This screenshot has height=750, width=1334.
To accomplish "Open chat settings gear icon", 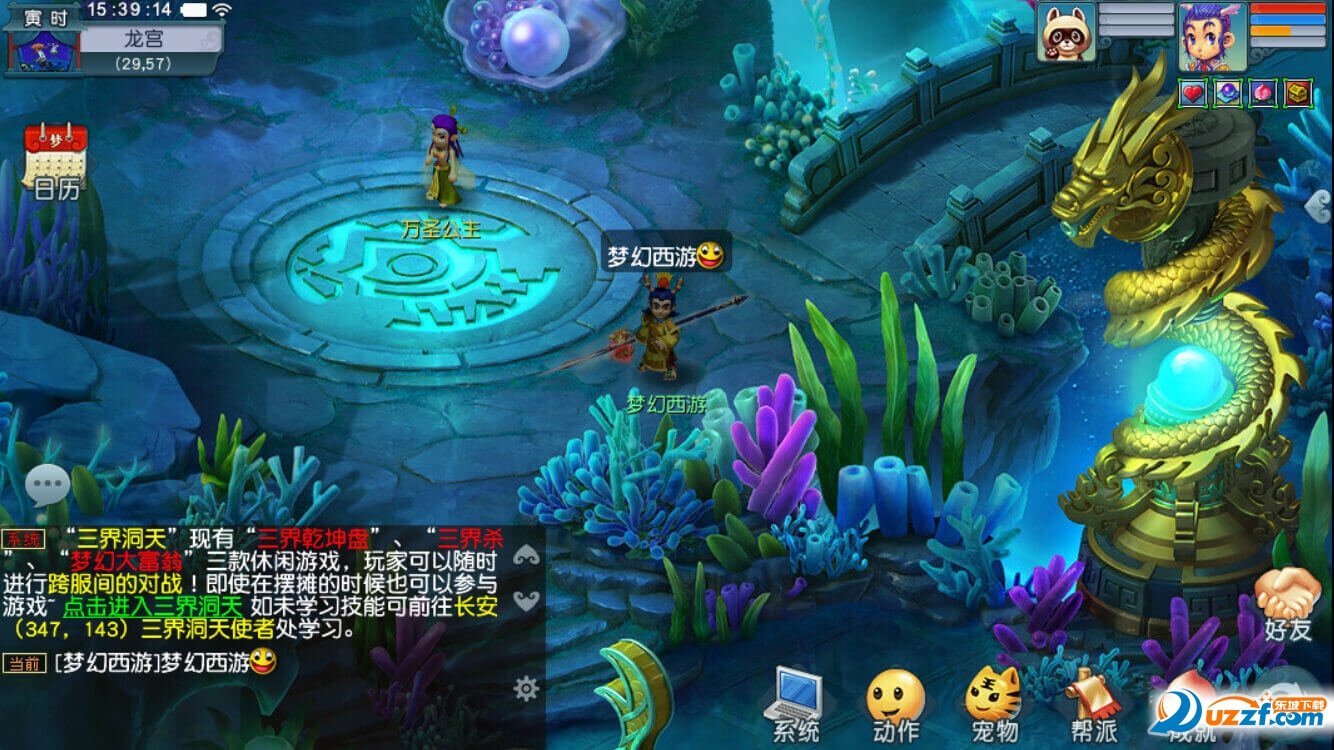I will 526,688.
